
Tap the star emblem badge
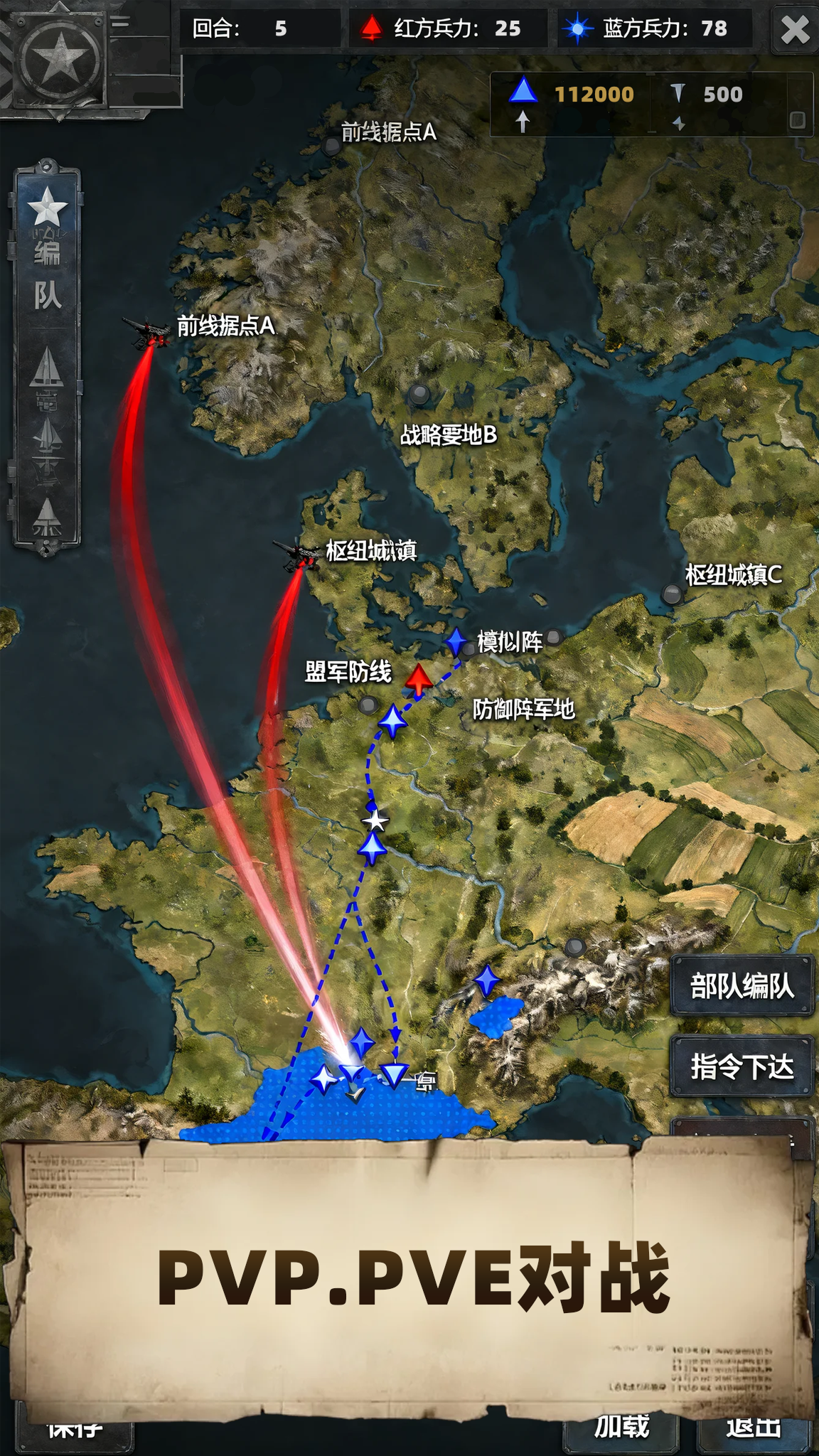[x=60, y=57]
